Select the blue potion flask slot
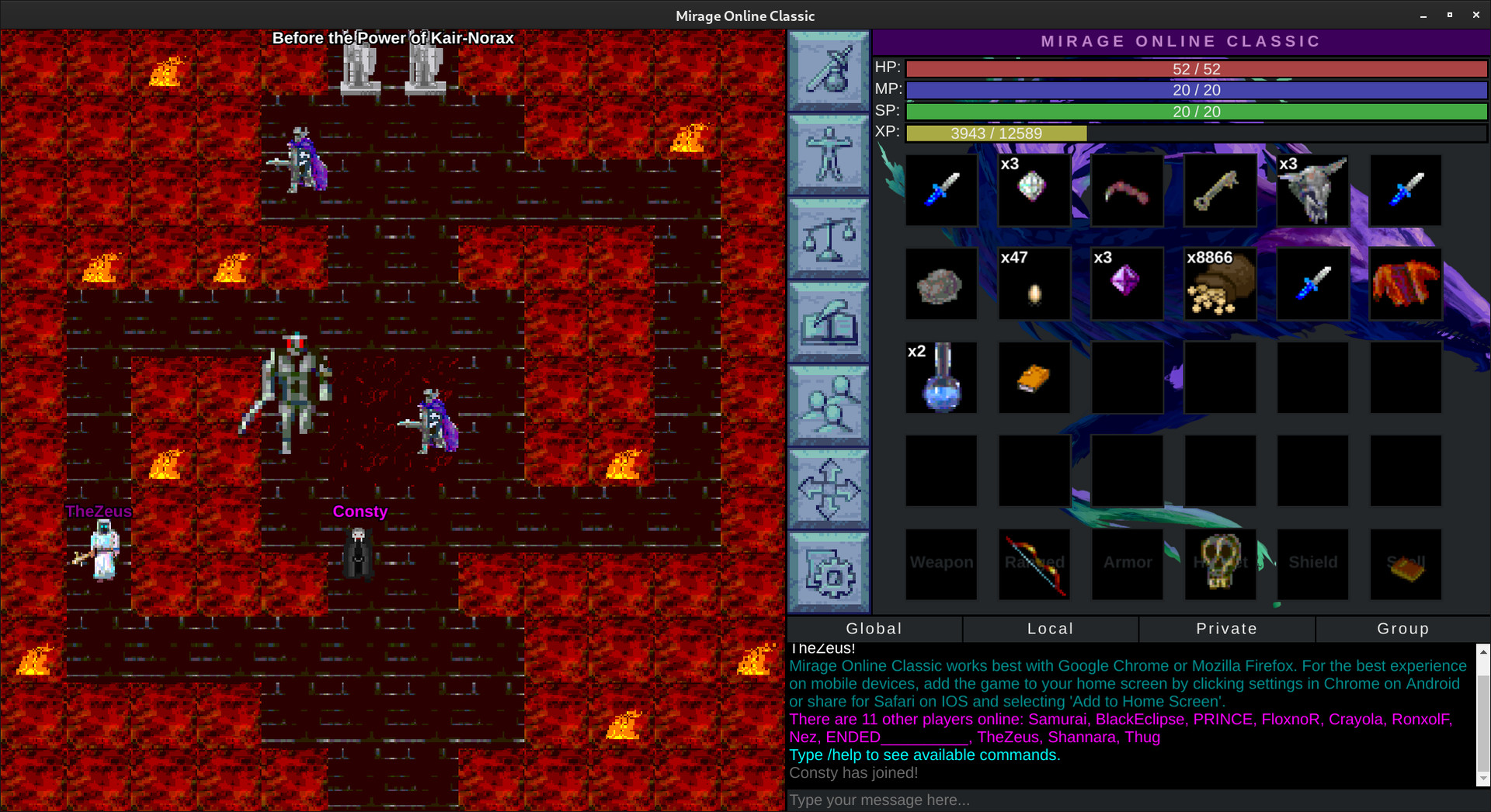Image resolution: width=1491 pixels, height=812 pixels. coord(941,378)
